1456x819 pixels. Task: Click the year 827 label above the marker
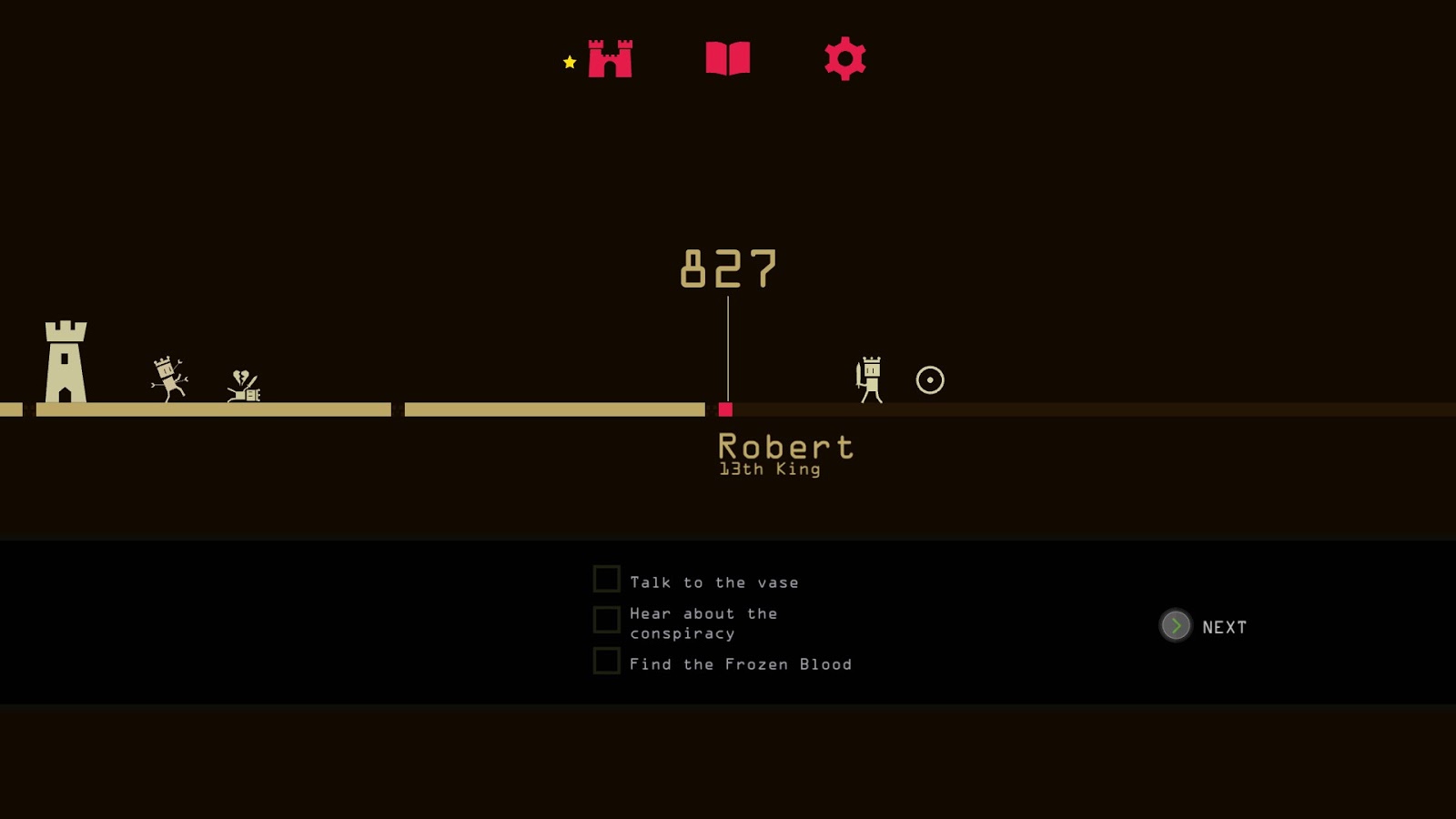(728, 268)
